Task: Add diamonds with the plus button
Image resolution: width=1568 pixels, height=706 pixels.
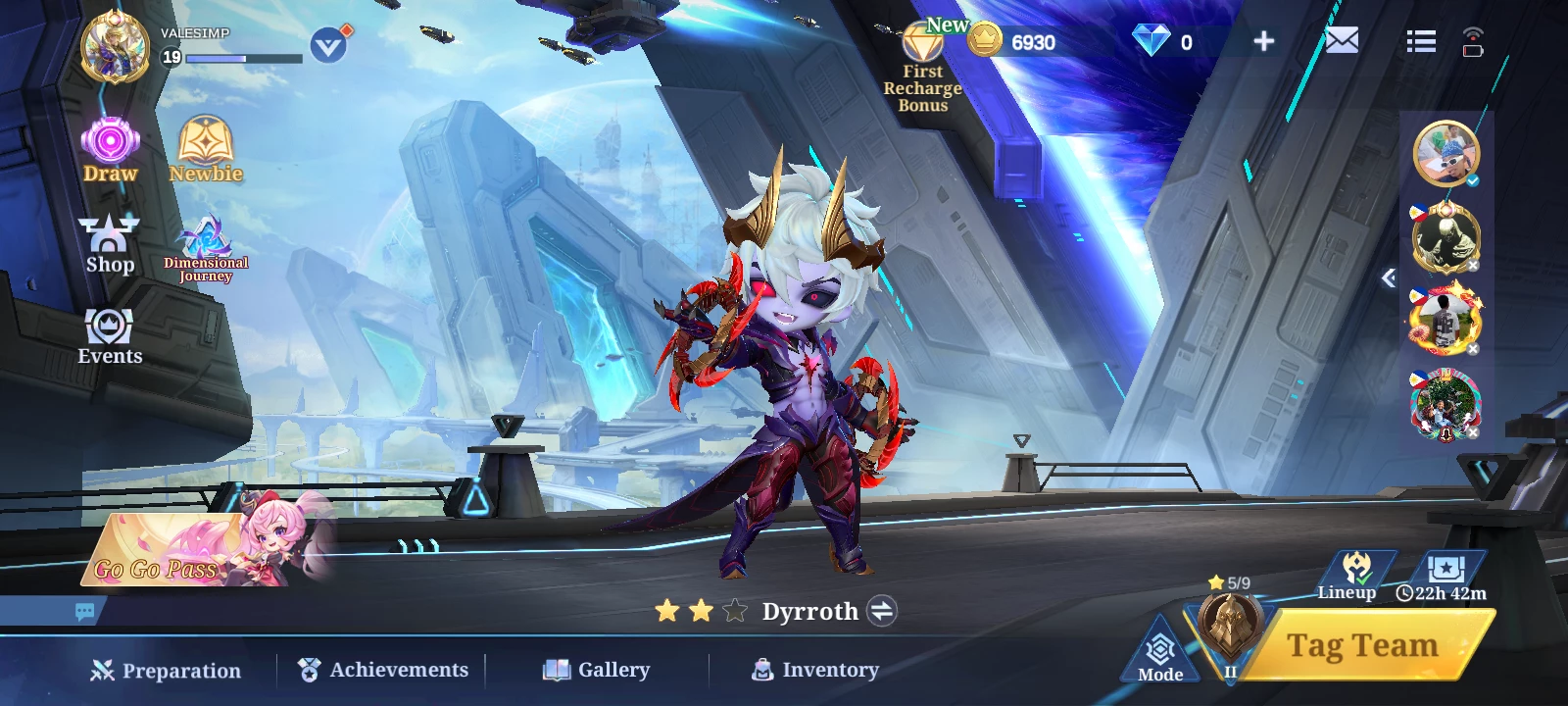Action: [x=1264, y=41]
